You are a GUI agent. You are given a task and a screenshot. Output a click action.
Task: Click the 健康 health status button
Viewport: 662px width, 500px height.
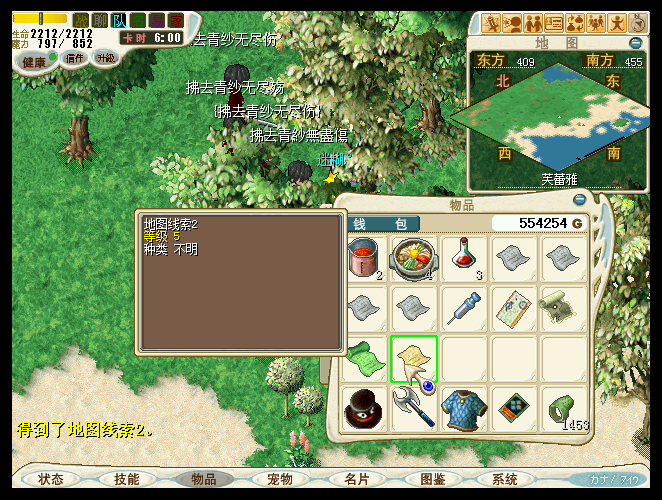tap(35, 61)
